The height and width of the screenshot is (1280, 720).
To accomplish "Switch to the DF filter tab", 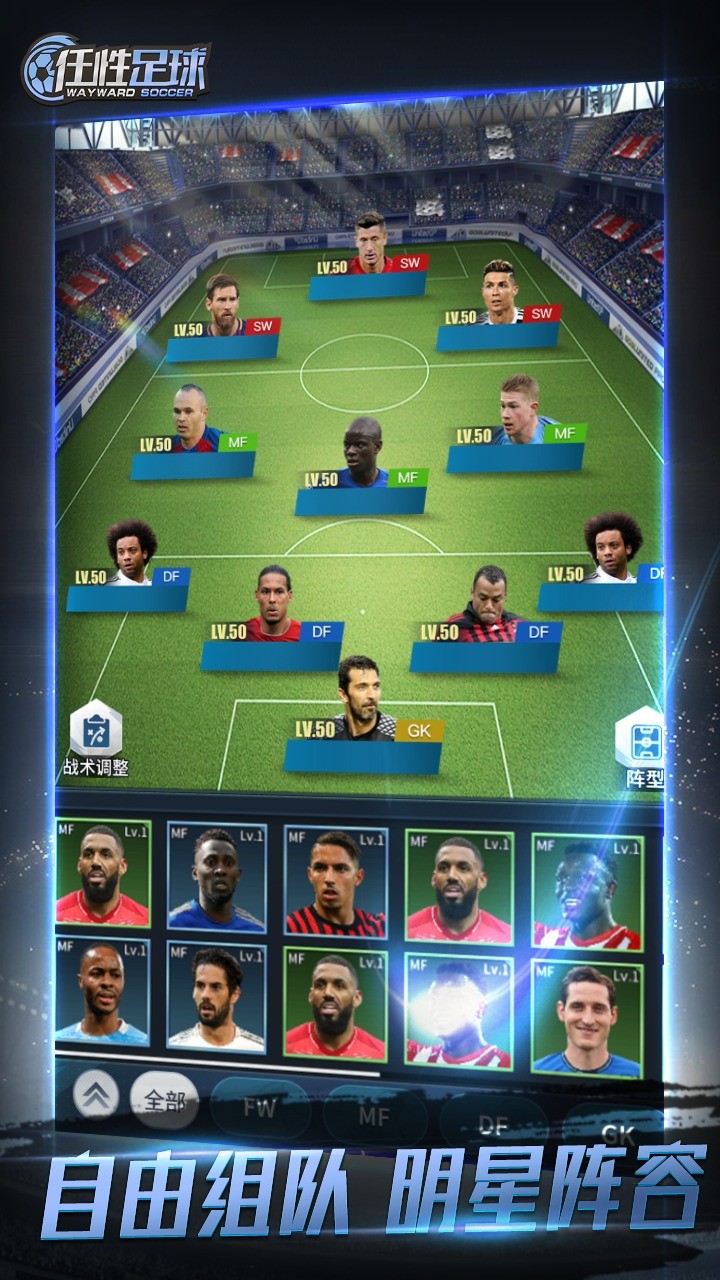I will (493, 1125).
